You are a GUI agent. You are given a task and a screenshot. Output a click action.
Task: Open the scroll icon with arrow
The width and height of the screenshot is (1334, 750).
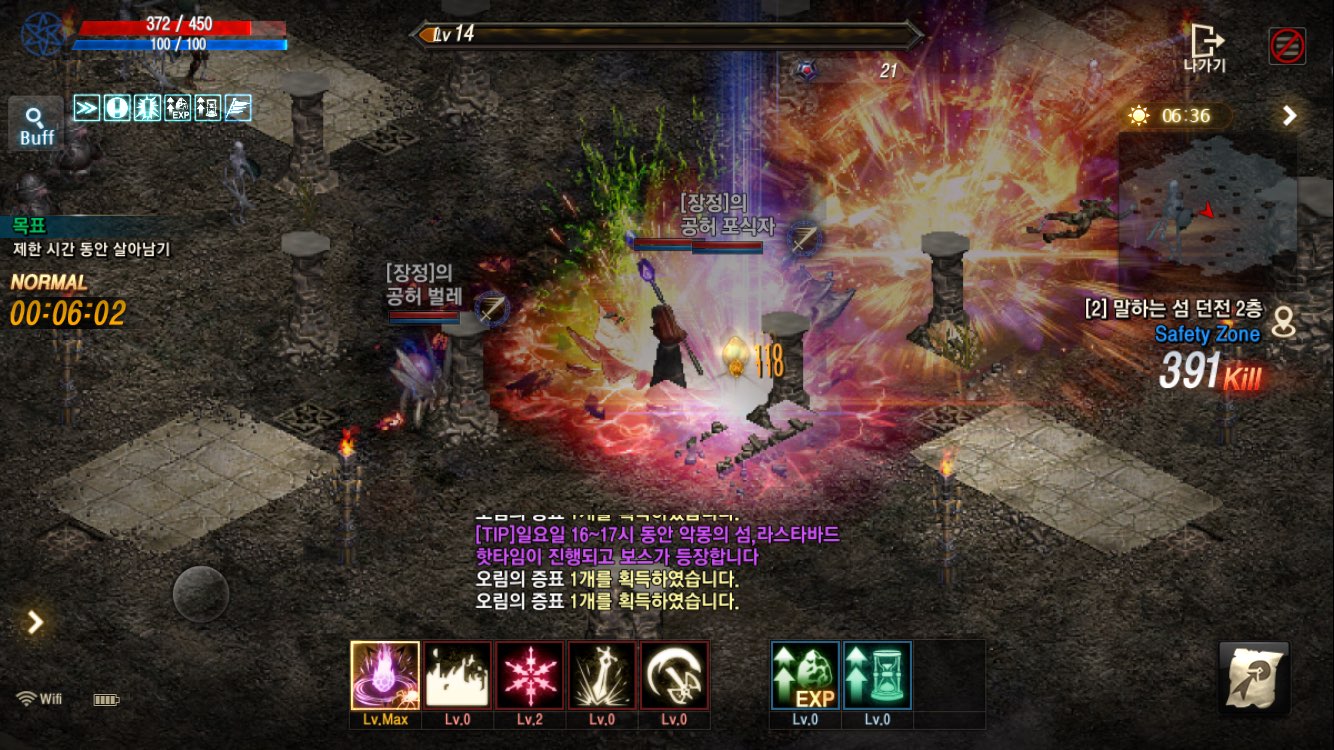click(1253, 678)
